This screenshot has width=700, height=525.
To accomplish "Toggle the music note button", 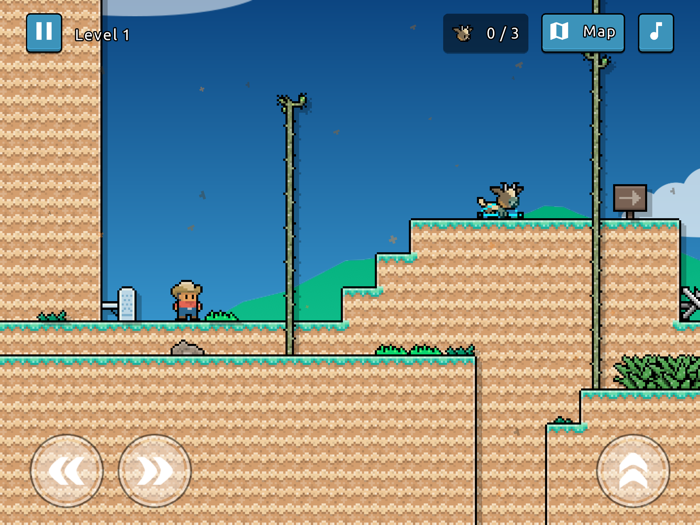I will coord(656,32).
